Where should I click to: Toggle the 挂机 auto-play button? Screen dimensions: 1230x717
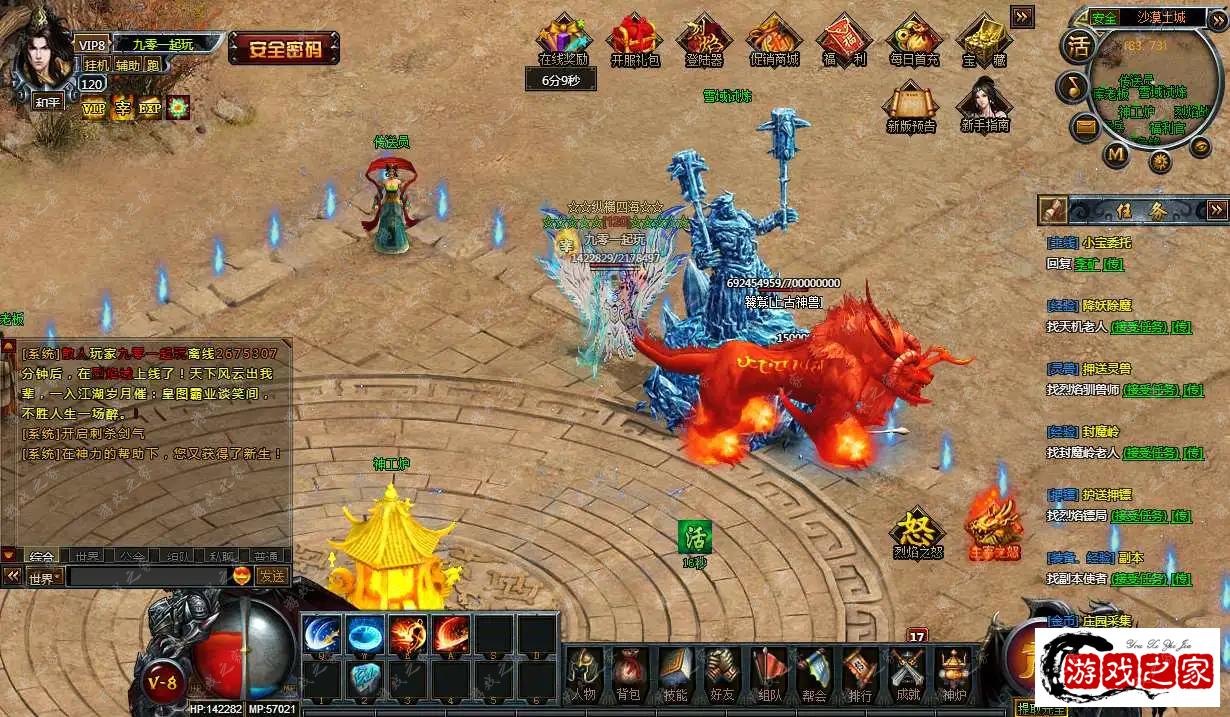coord(97,64)
